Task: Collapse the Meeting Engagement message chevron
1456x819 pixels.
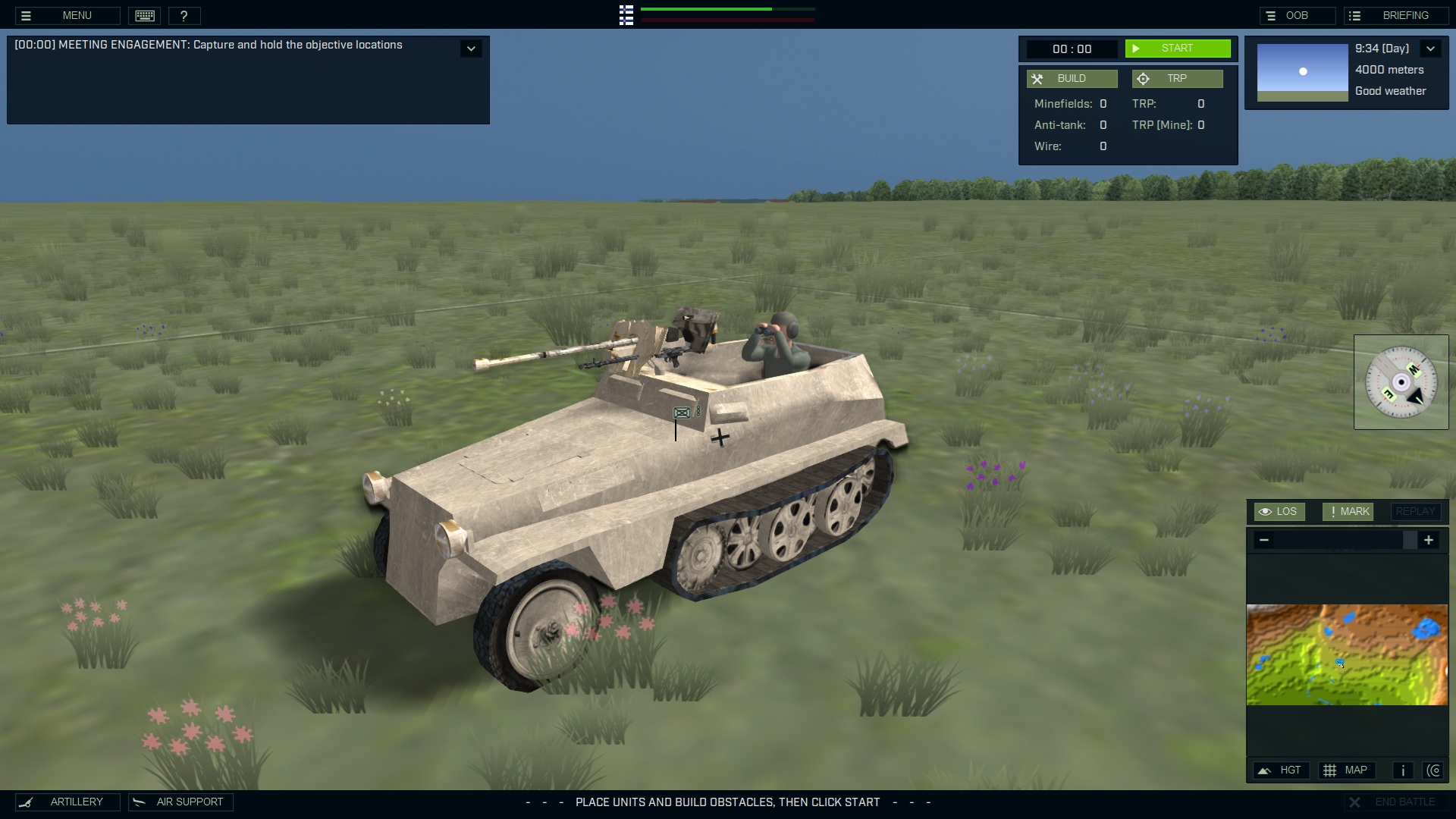Action: [x=471, y=48]
